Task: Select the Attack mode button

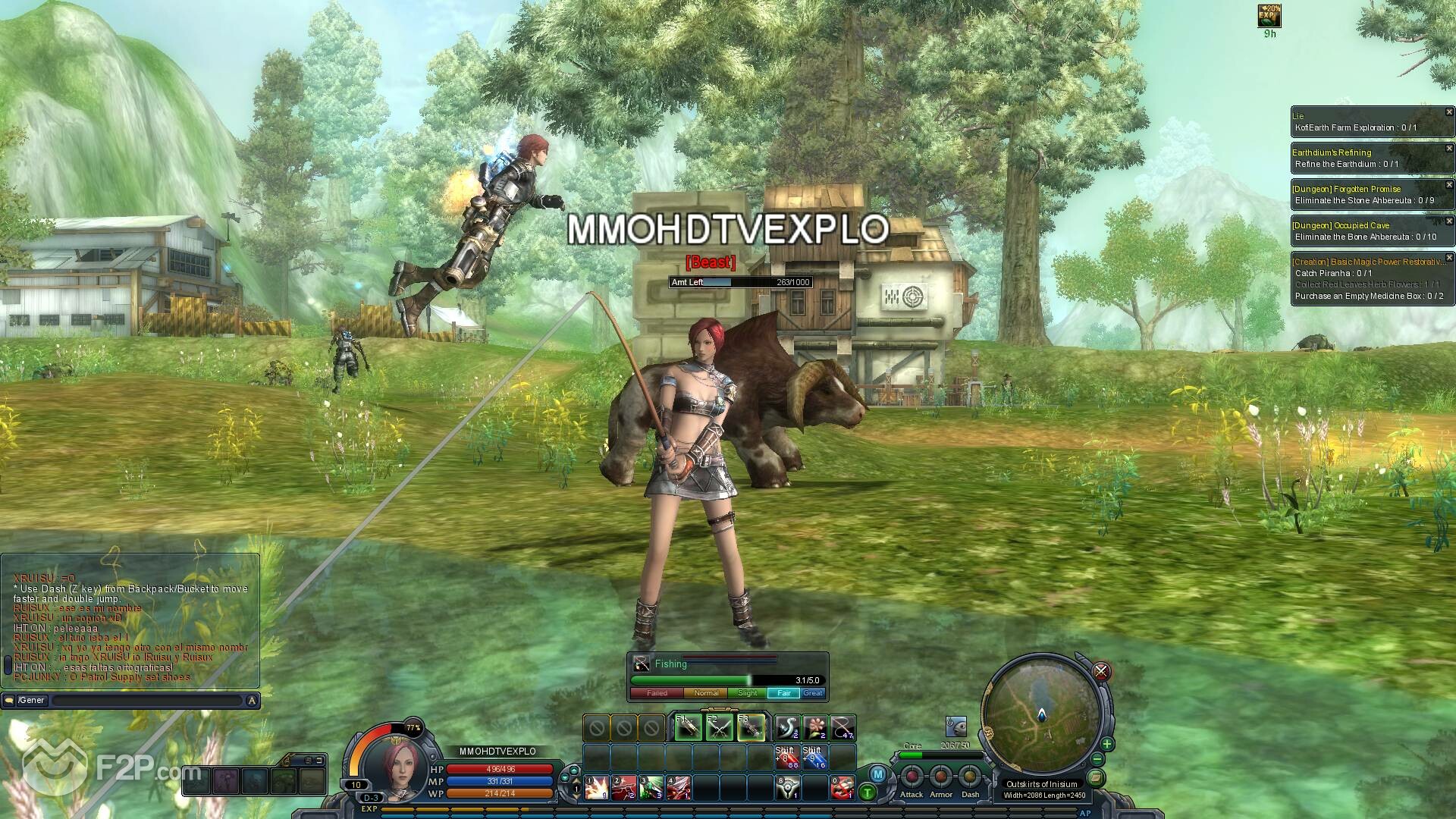Action: pyautogui.click(x=912, y=777)
